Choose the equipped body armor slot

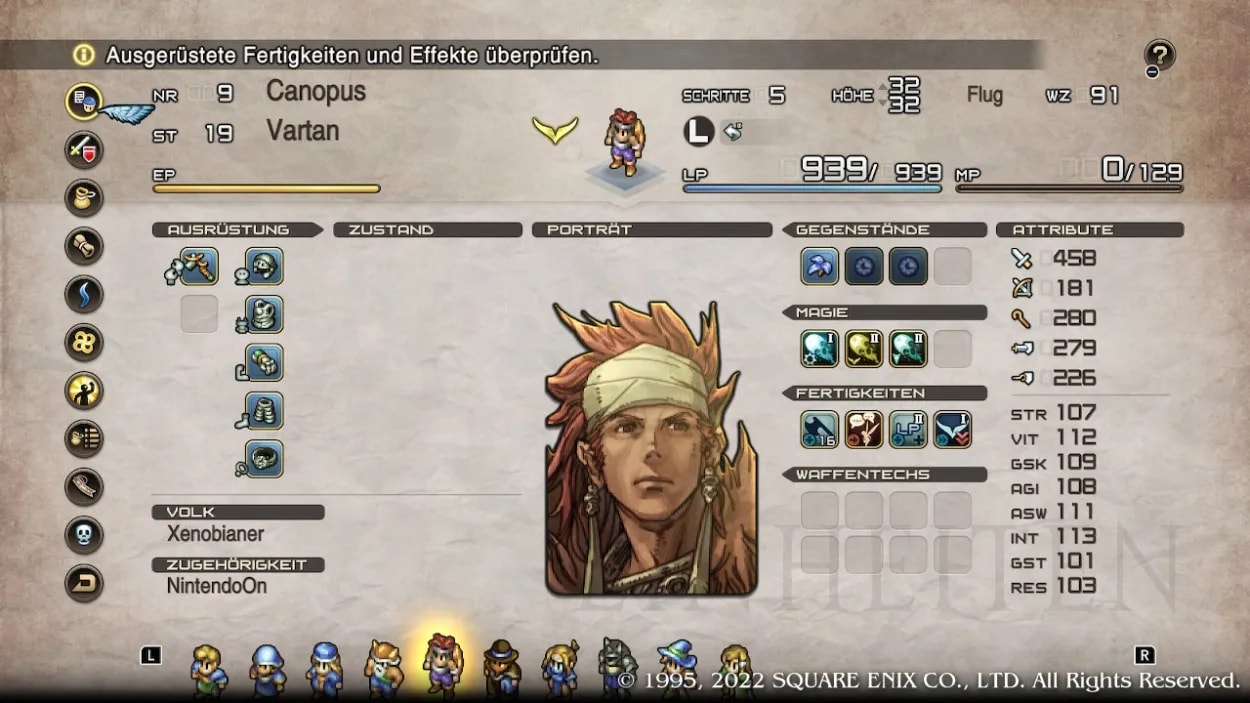pos(264,314)
